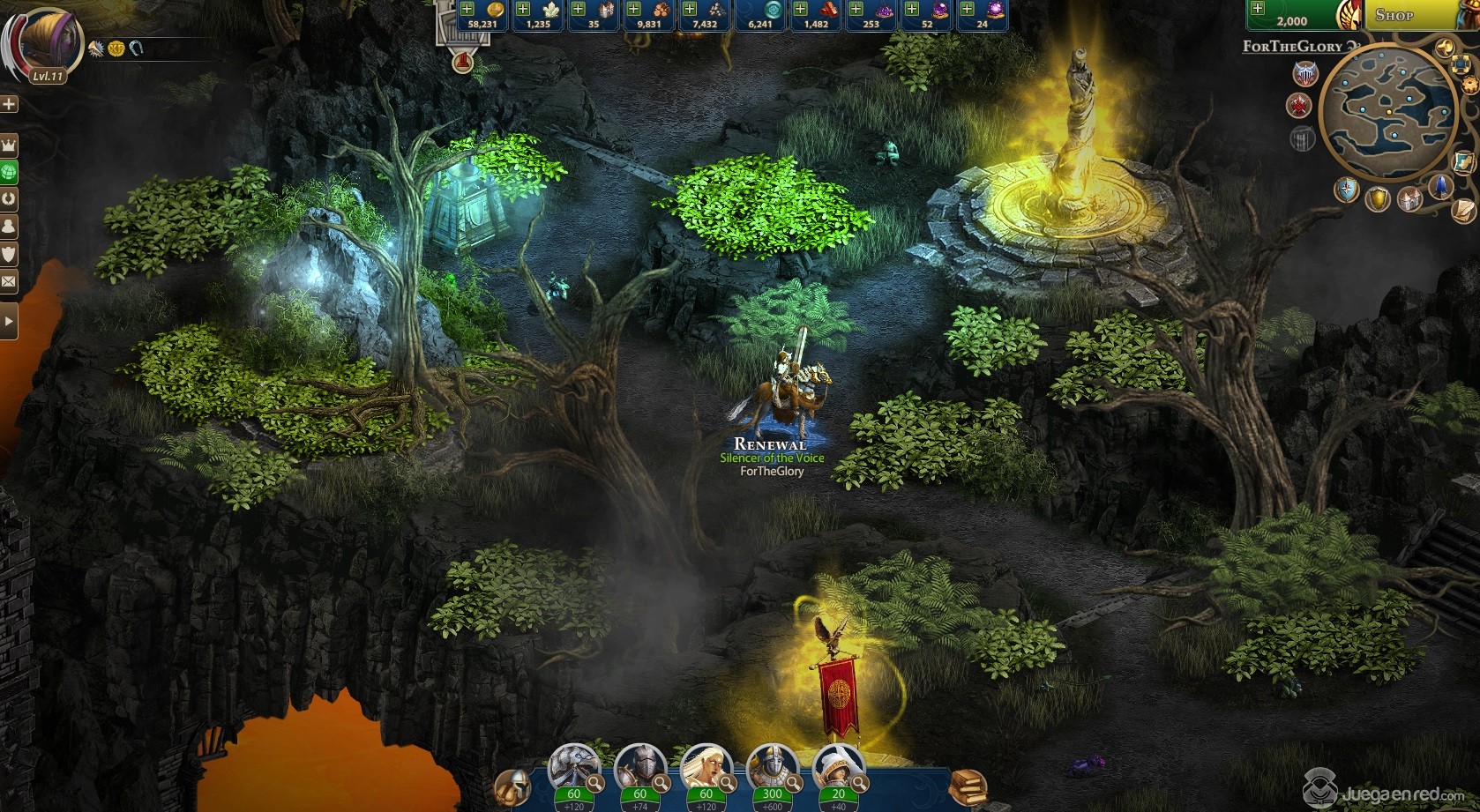The image size is (1480, 812).
Task: Select the white-hooded unit showing 20
Action: pyautogui.click(x=837, y=765)
